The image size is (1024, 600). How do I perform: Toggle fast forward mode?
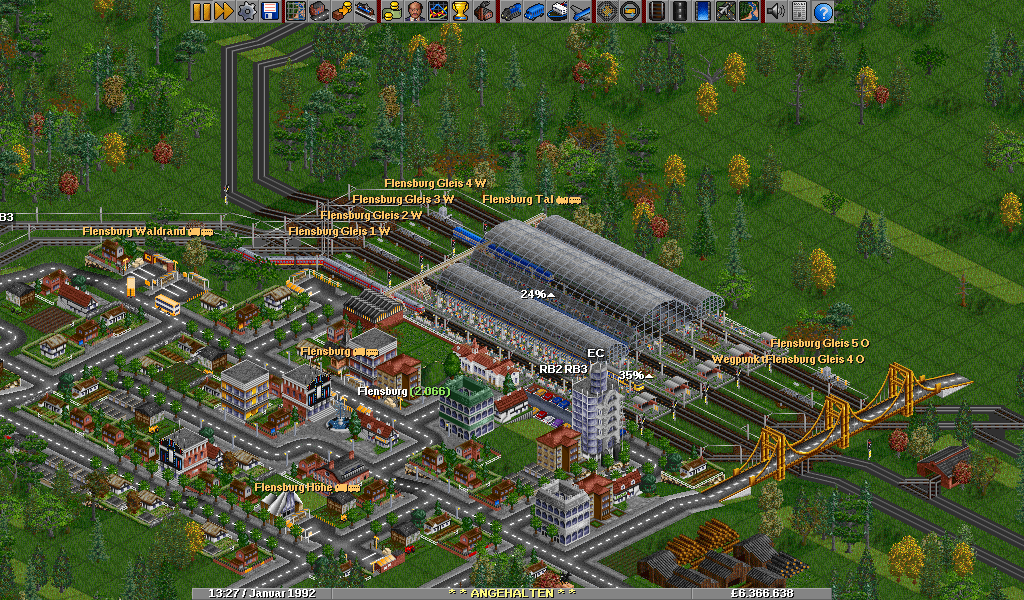[223, 12]
